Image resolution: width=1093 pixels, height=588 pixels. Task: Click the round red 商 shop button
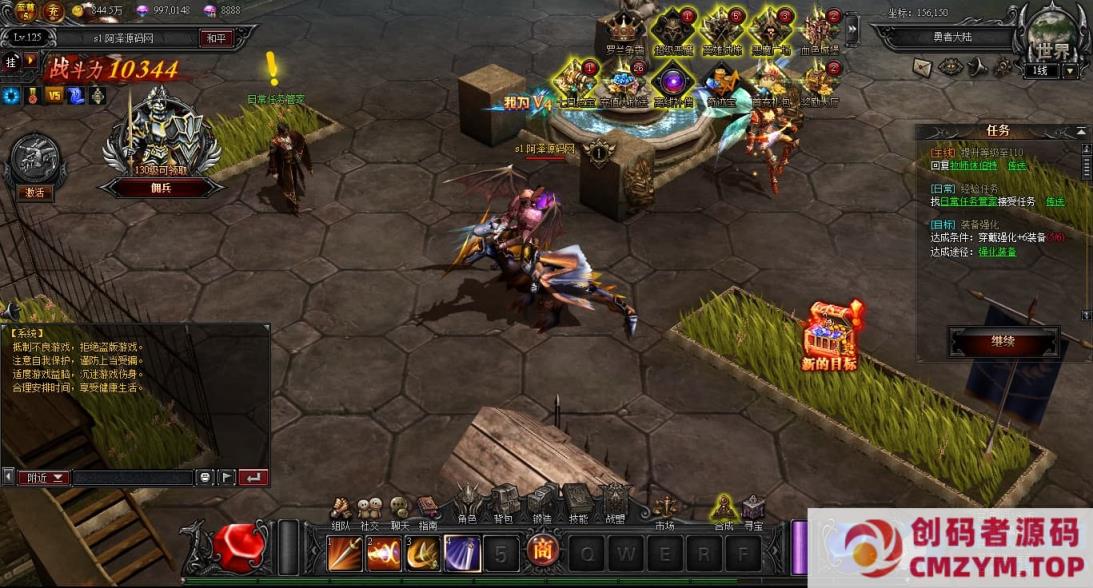(x=542, y=552)
